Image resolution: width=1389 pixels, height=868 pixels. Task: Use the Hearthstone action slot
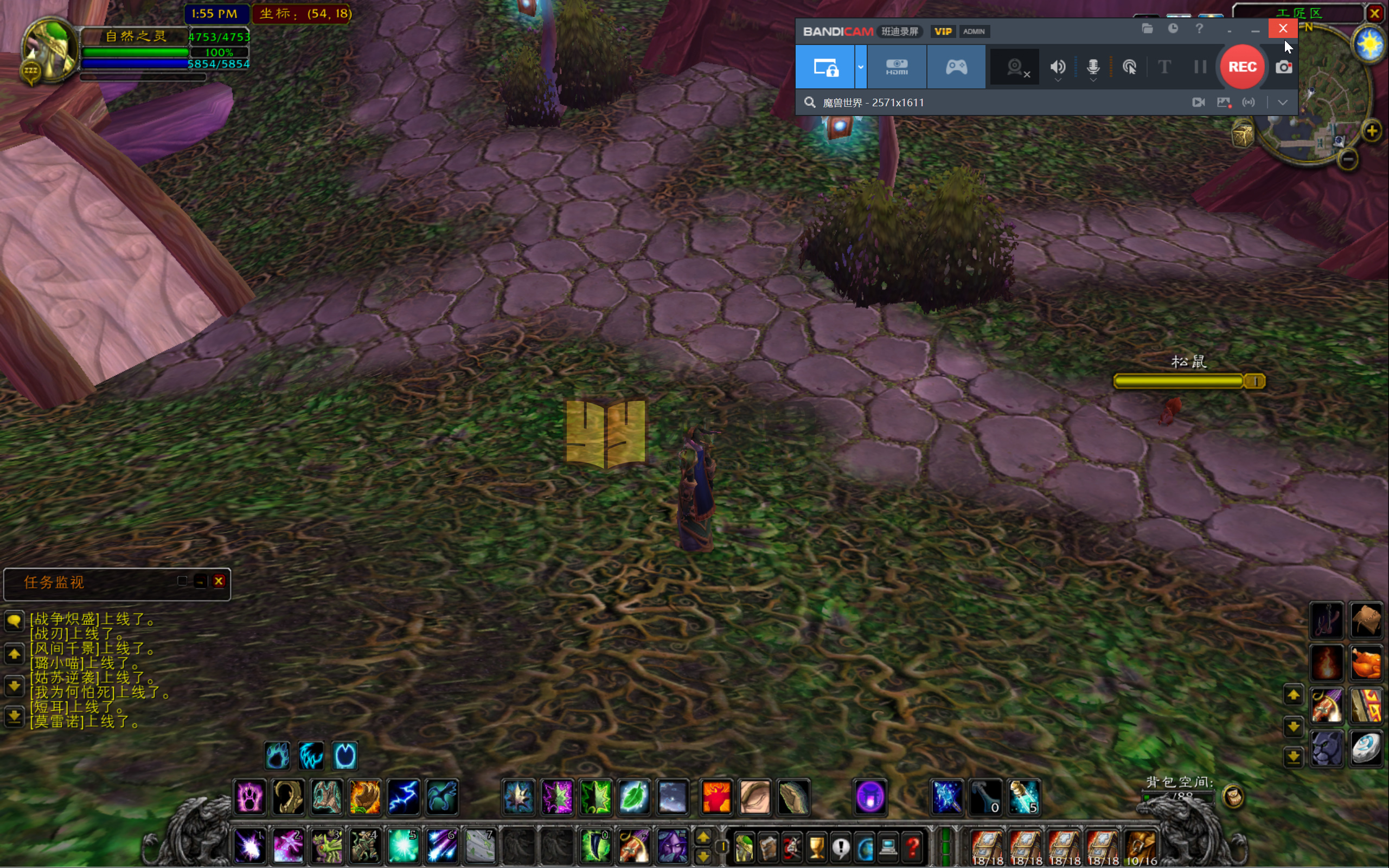(x=1366, y=748)
